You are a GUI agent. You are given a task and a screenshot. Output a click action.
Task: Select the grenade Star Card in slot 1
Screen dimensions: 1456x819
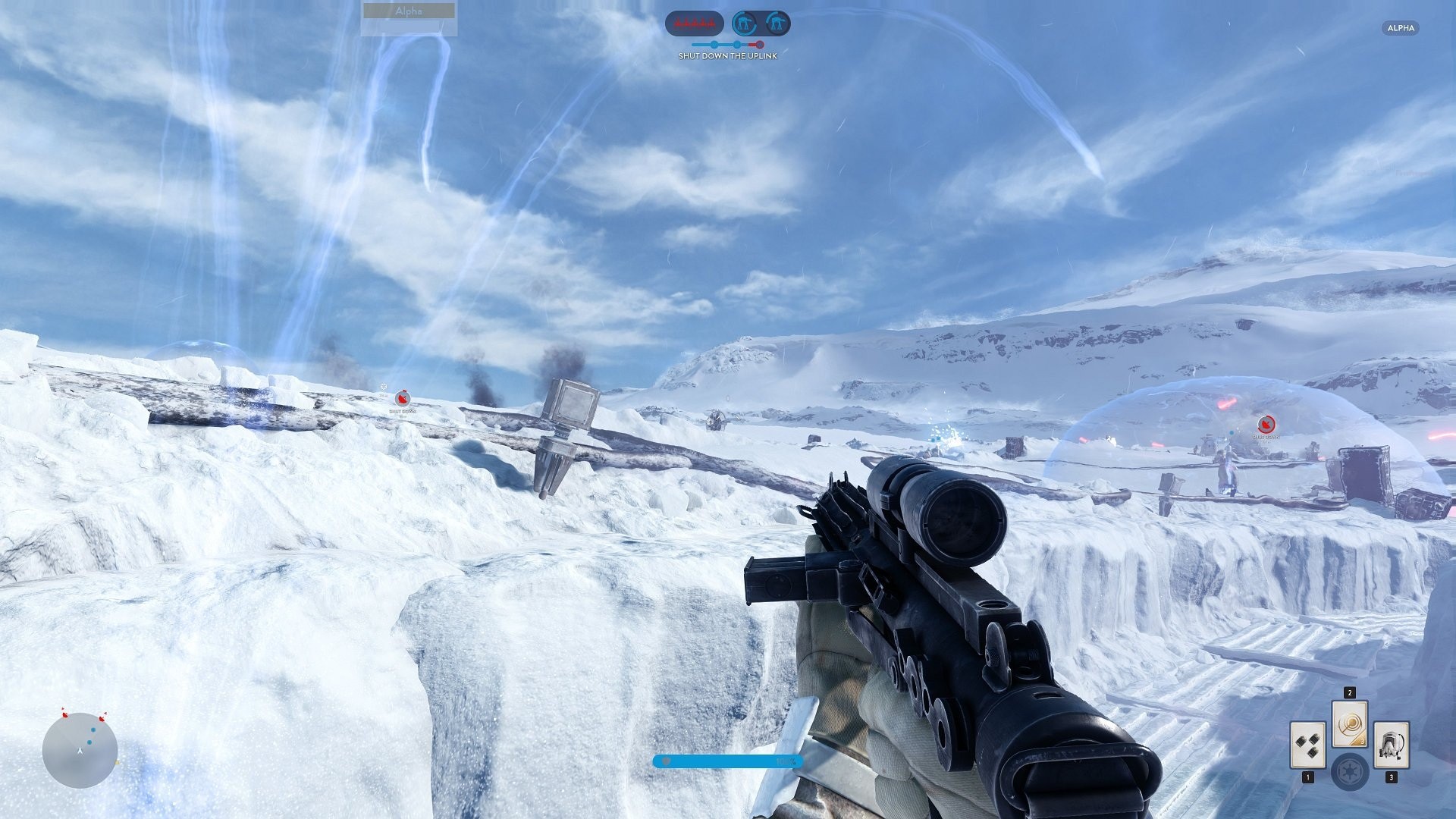pyautogui.click(x=1308, y=745)
